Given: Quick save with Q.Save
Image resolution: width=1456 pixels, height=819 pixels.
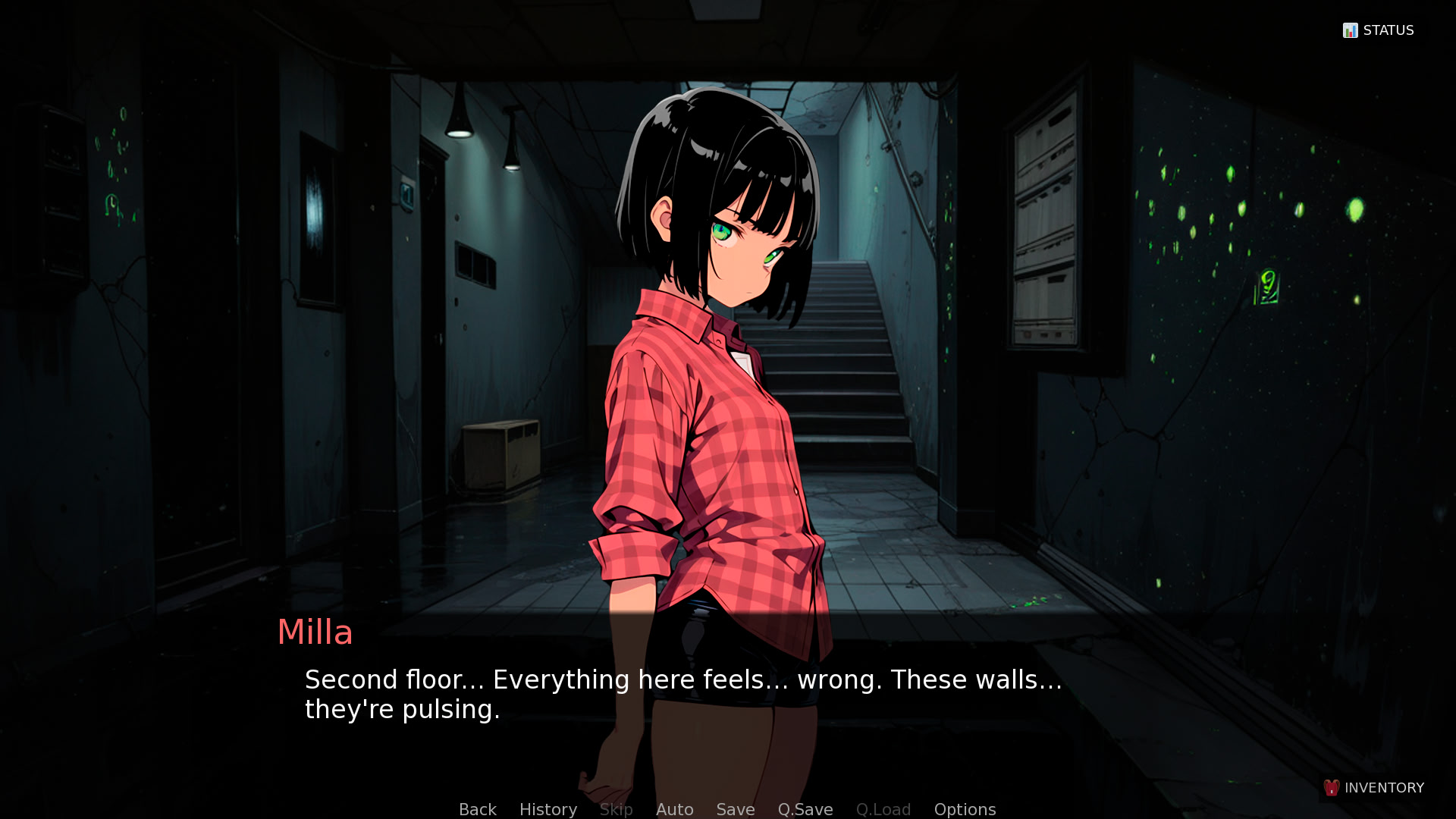Looking at the screenshot, I should pos(805,809).
